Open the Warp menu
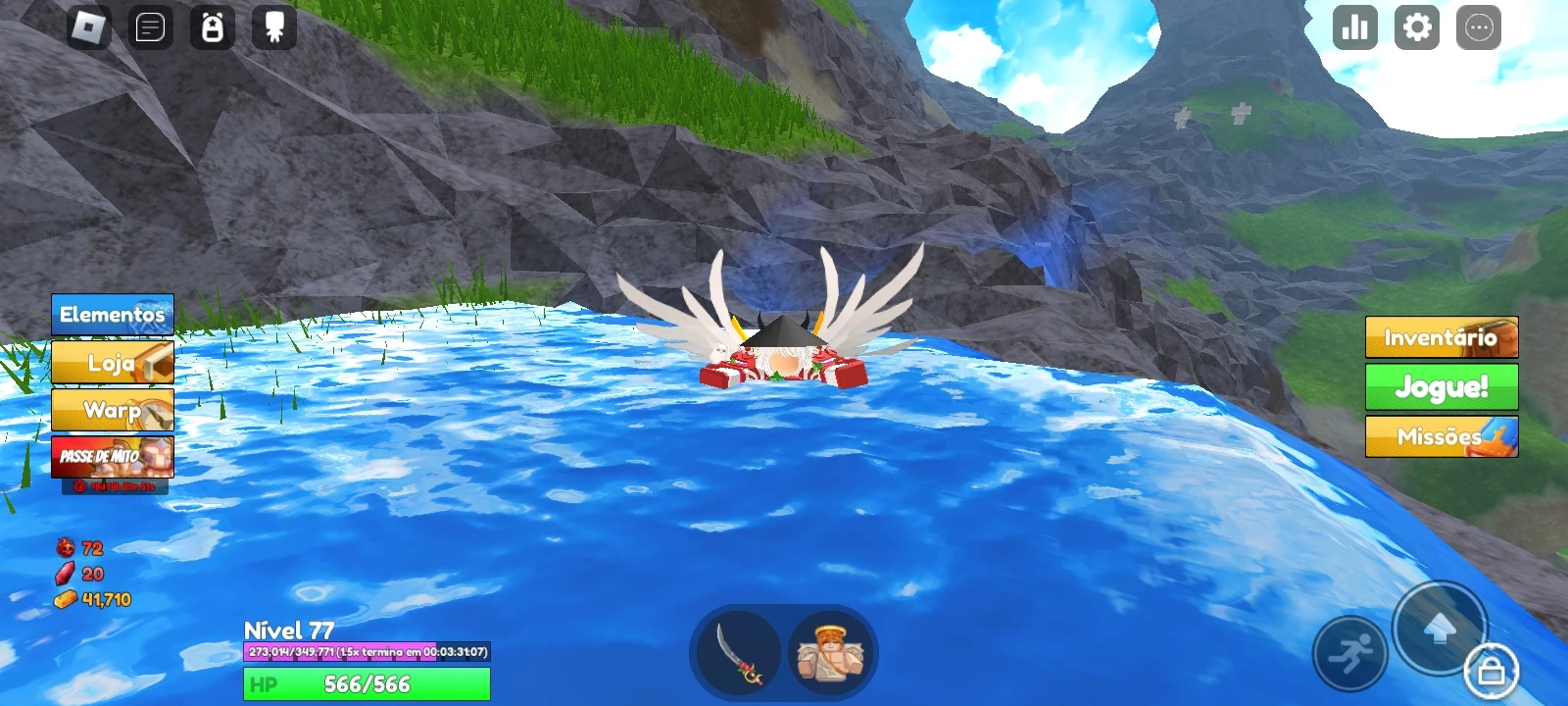Image resolution: width=1568 pixels, height=706 pixels. tap(111, 411)
